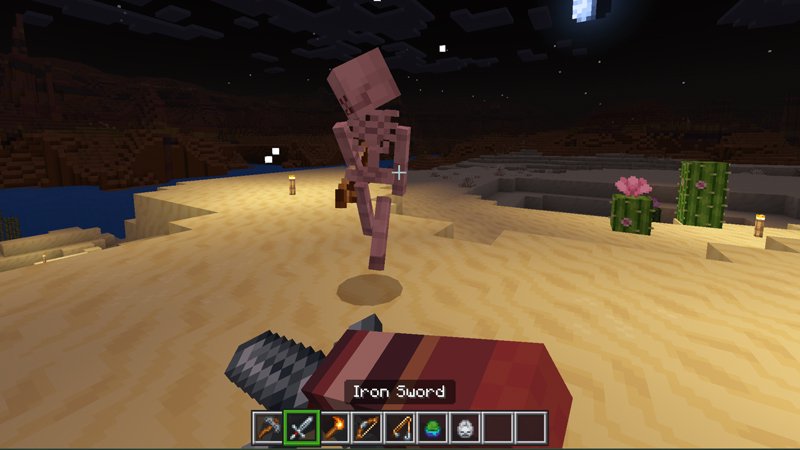Switch to the torch hotbar slot
Screen dimensions: 800x450
point(335,427)
